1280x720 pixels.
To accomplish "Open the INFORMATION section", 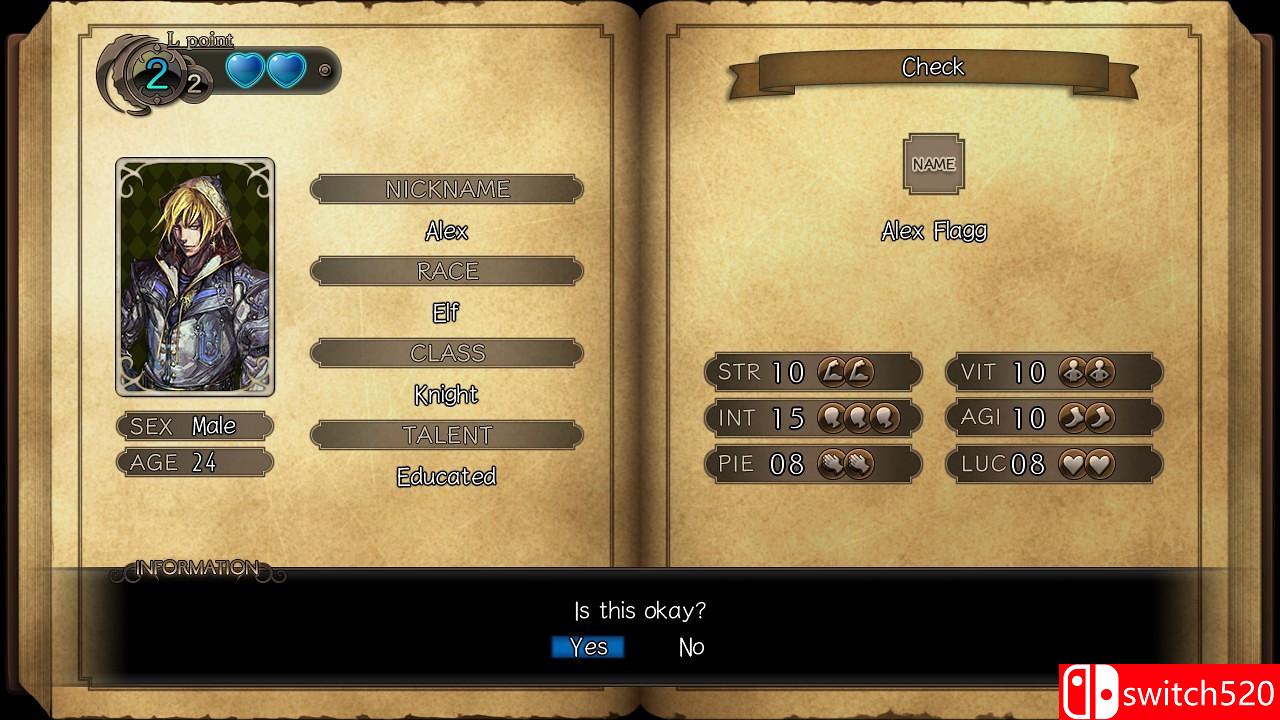I will click(196, 566).
